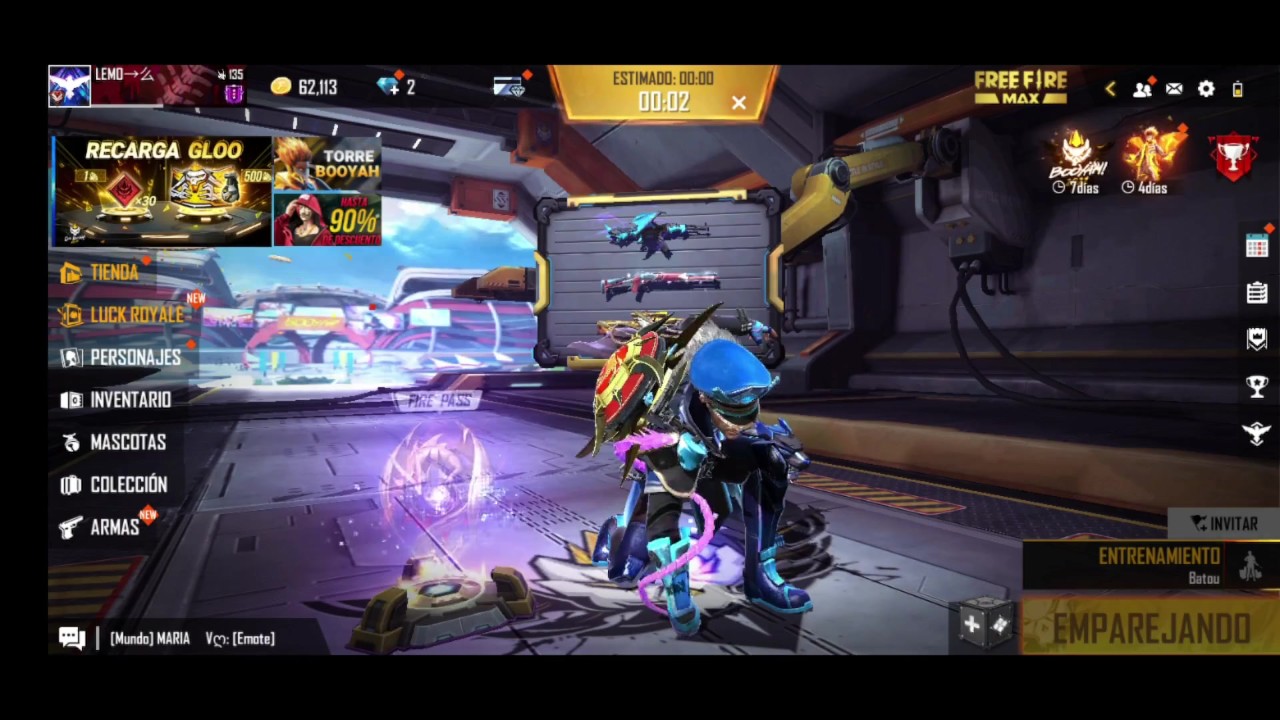Image resolution: width=1280 pixels, height=720 pixels.
Task: Open the player profile avatar
Action: click(x=70, y=87)
